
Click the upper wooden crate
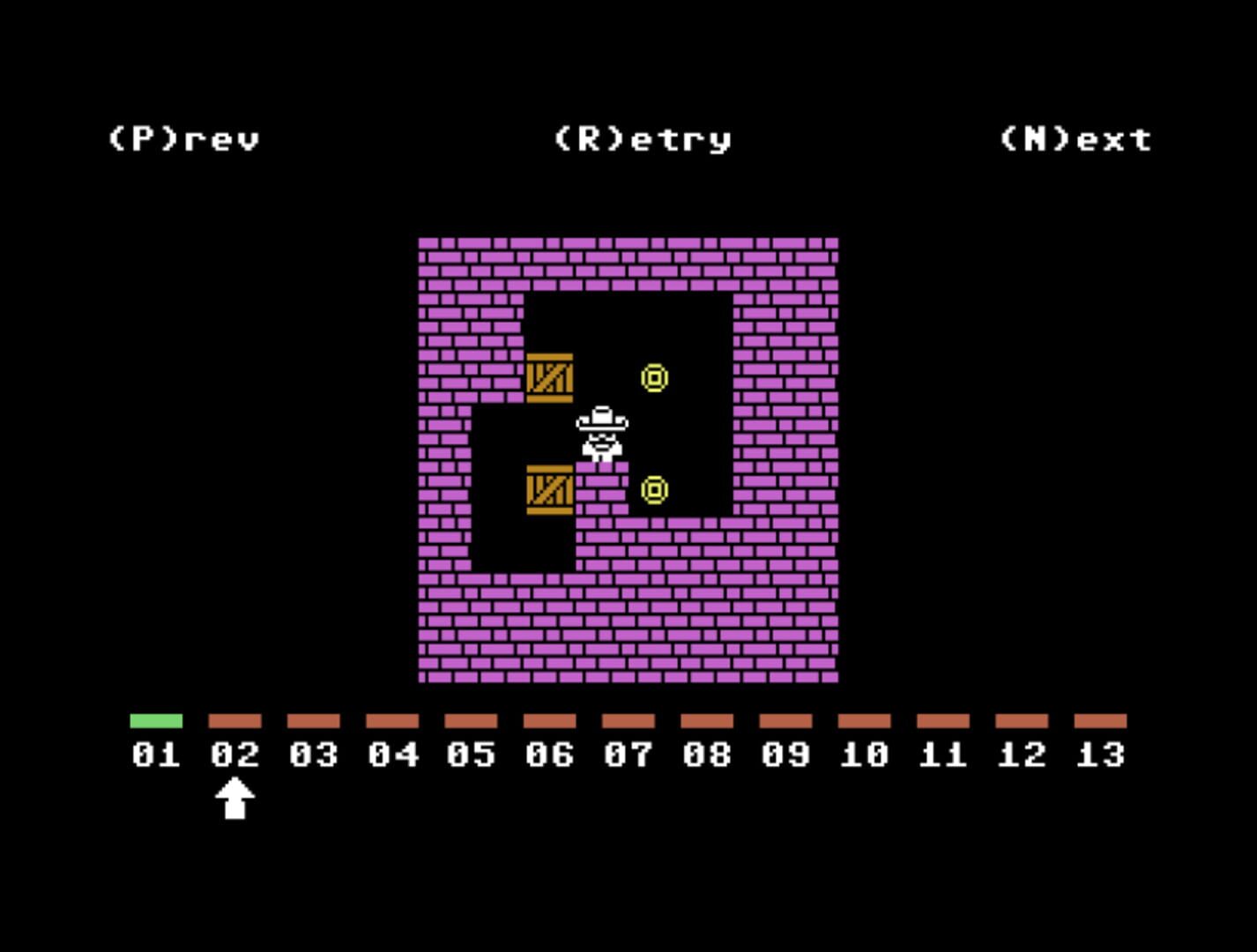[549, 377]
